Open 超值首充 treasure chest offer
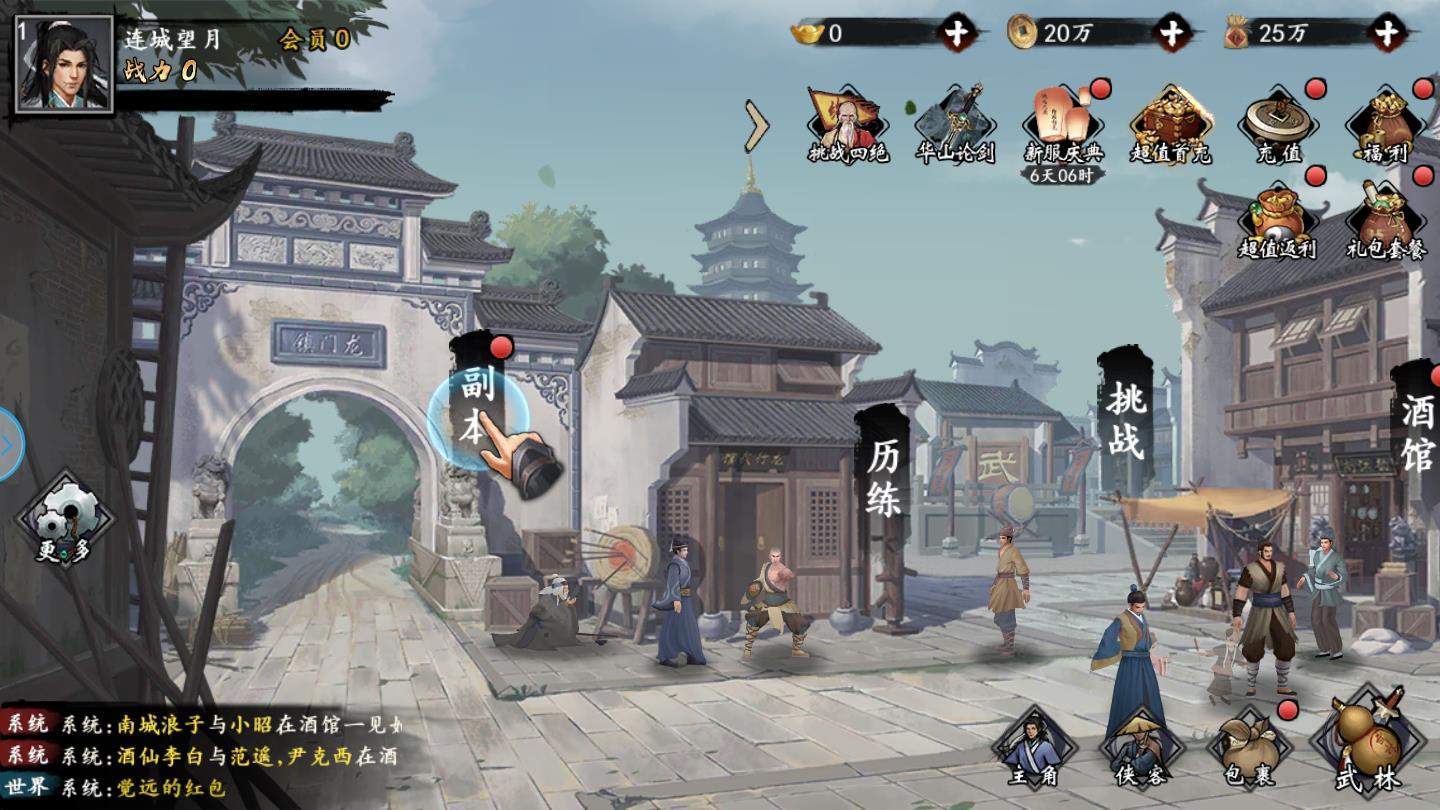Screen dimensions: 1440x810 pyautogui.click(x=1171, y=125)
